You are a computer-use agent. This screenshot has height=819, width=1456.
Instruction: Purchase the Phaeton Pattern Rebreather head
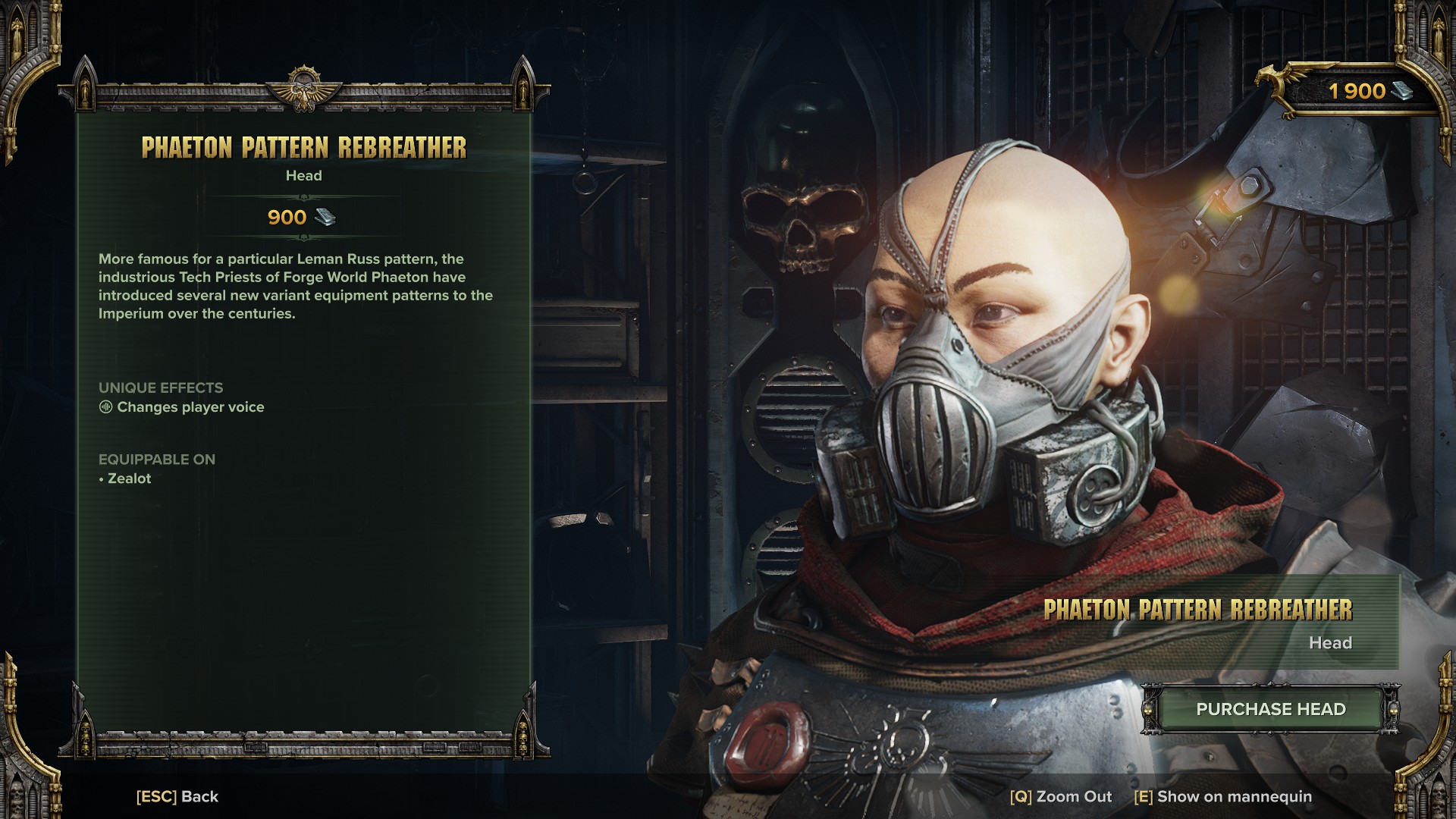pos(1270,709)
